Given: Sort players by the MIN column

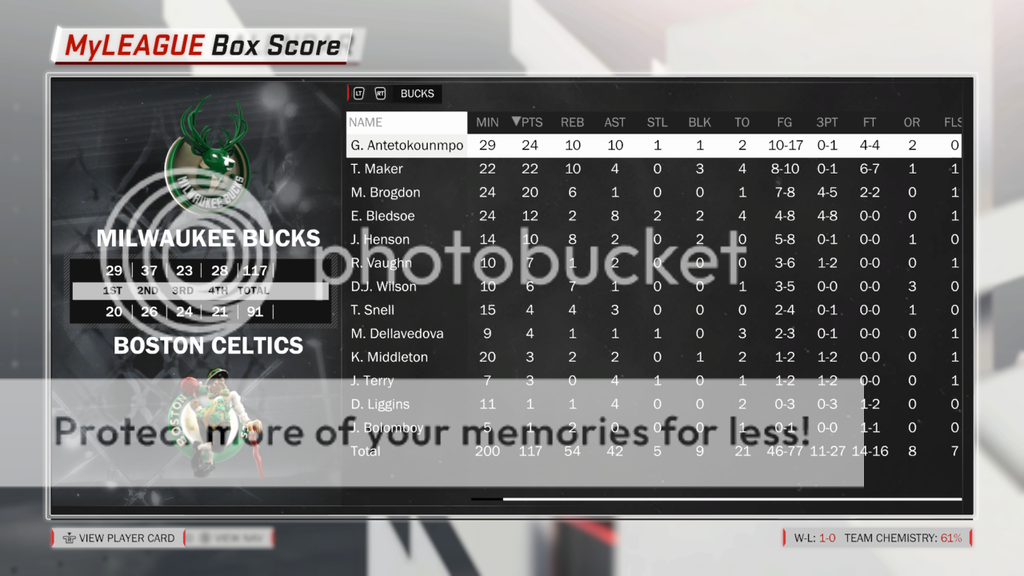Looking at the screenshot, I should (x=487, y=122).
